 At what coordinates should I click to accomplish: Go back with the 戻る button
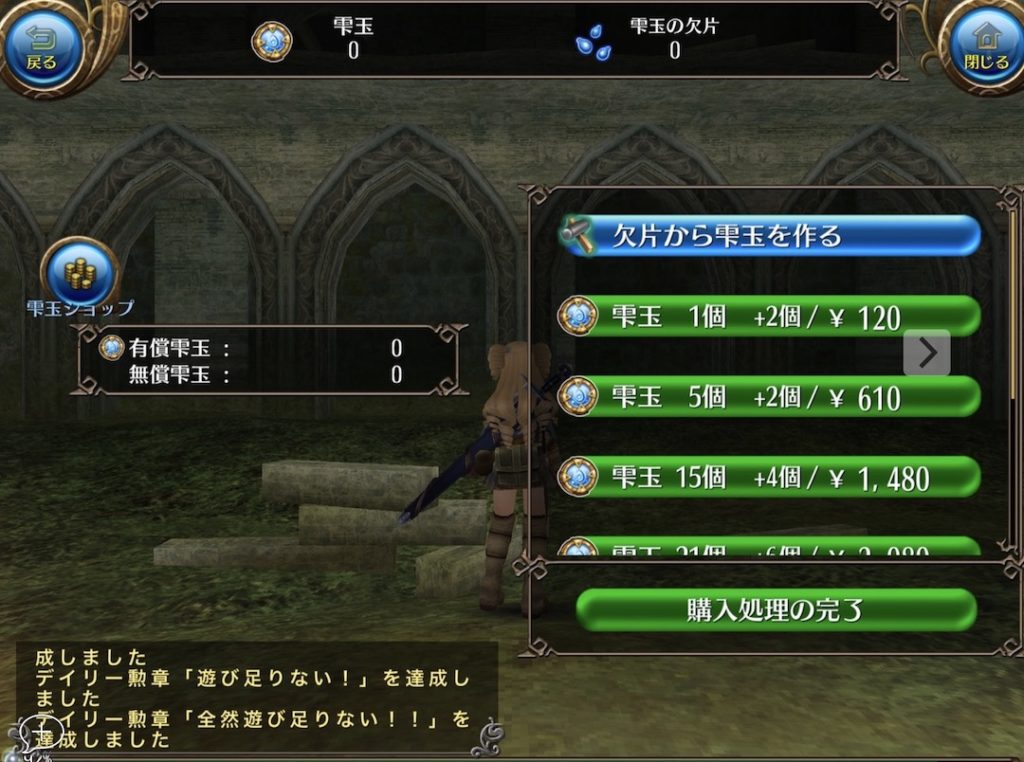41,45
